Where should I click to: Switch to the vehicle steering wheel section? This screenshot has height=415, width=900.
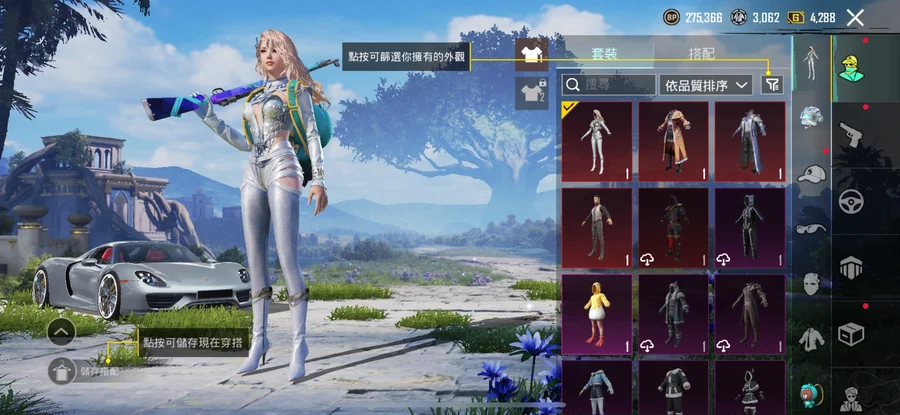pyautogui.click(x=851, y=199)
